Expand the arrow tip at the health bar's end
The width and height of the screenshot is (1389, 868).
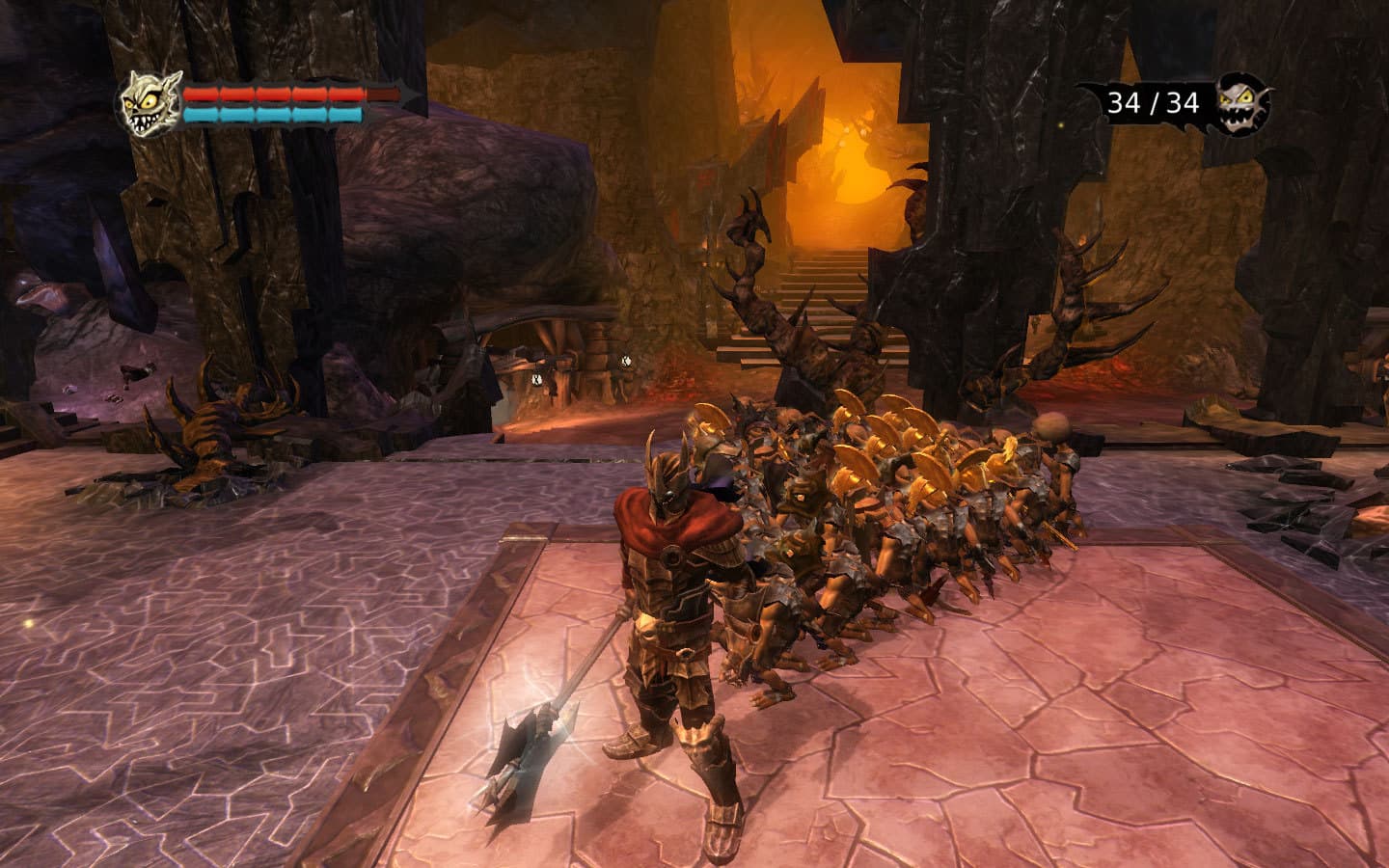[x=407, y=95]
